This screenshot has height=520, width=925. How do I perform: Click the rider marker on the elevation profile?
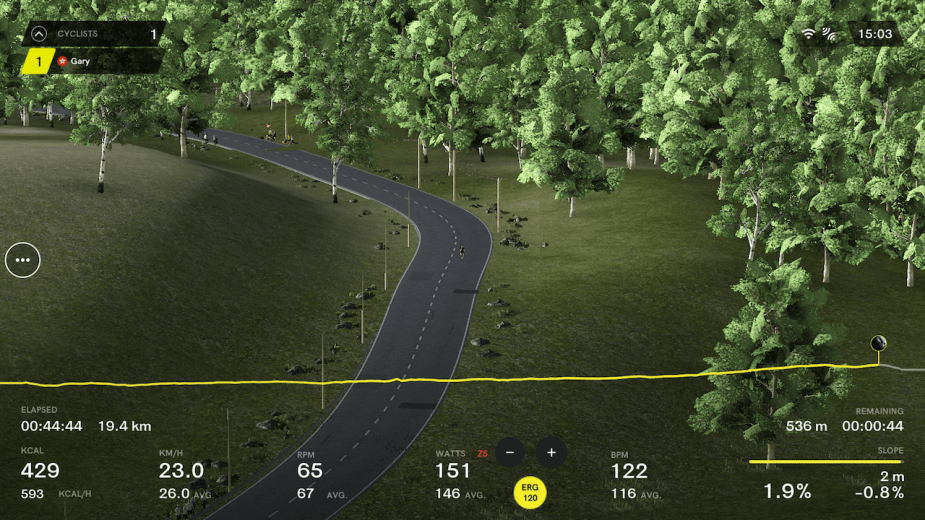pos(879,345)
